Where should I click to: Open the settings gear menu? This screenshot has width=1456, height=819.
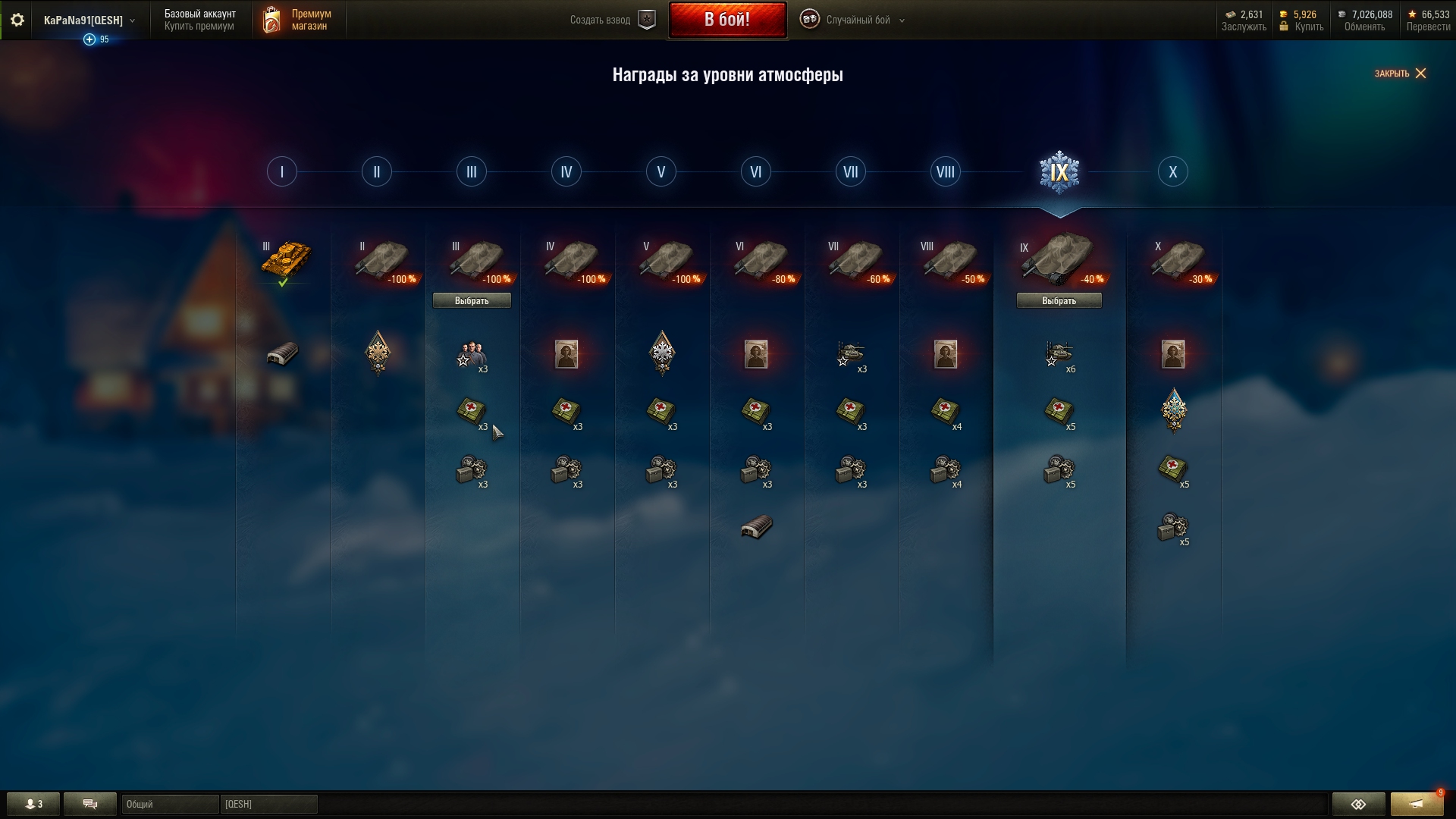click(x=17, y=20)
